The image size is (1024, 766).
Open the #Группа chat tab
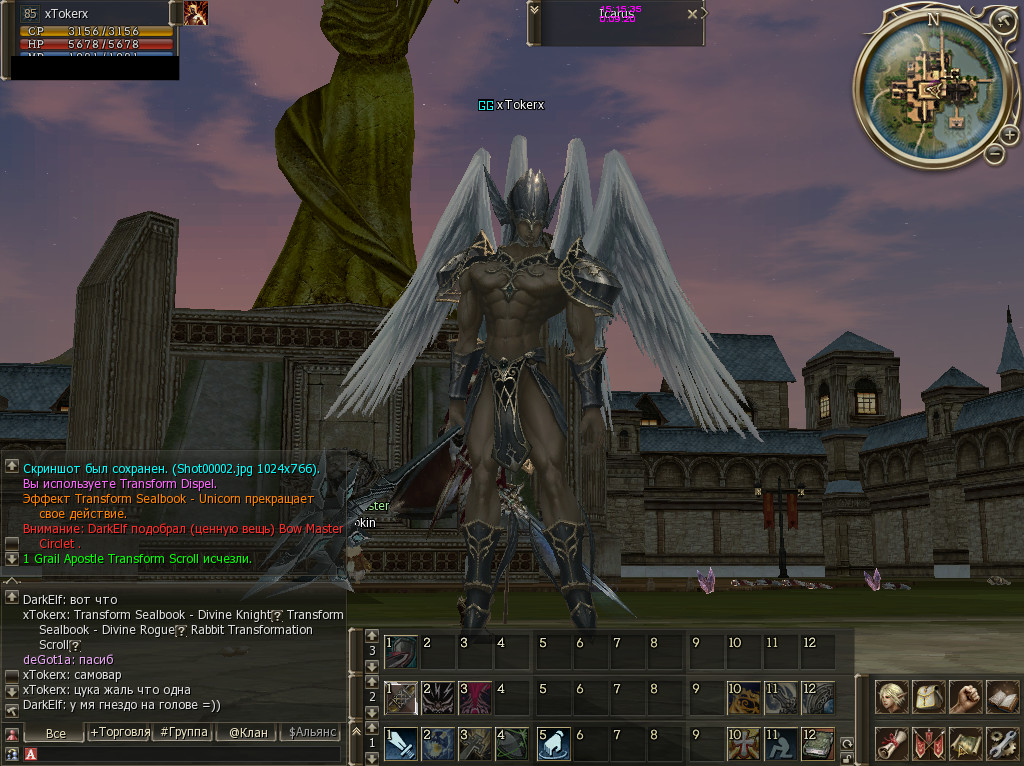(x=184, y=733)
